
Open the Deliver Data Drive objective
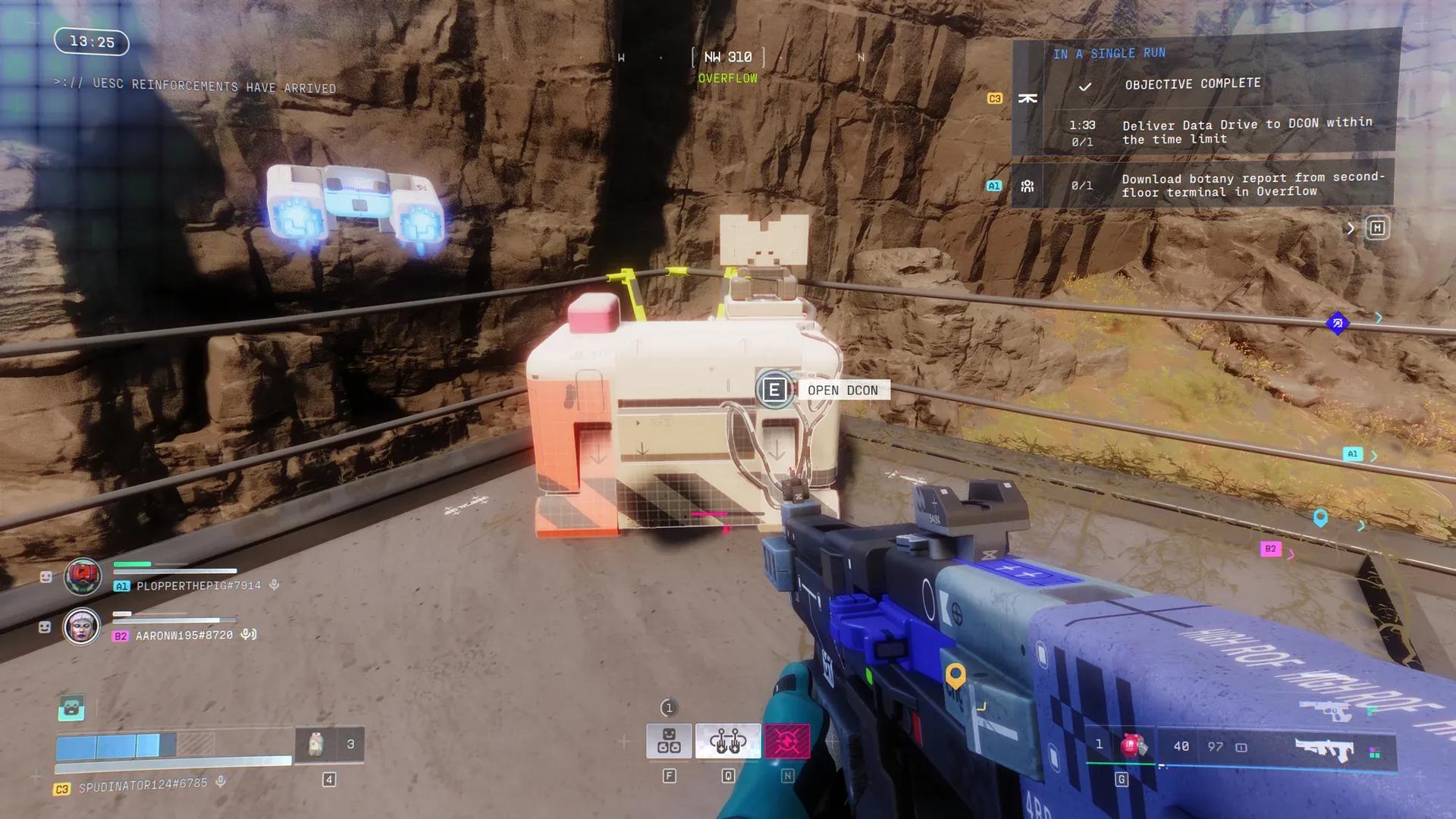point(1247,131)
